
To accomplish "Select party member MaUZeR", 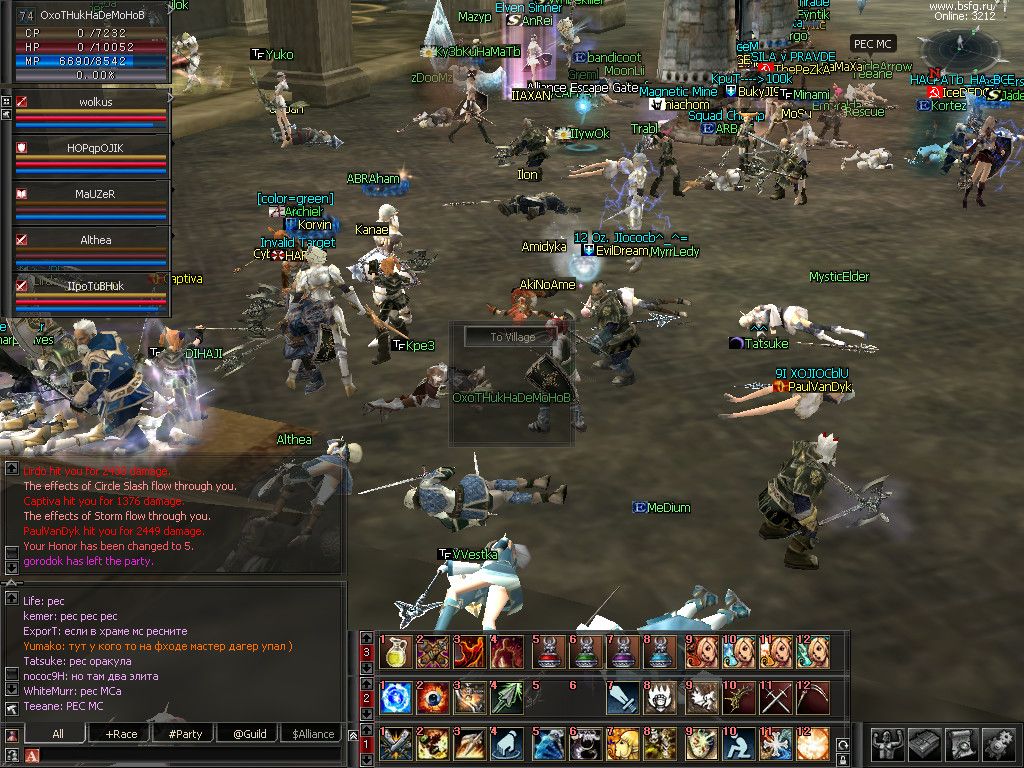I will [x=94, y=194].
